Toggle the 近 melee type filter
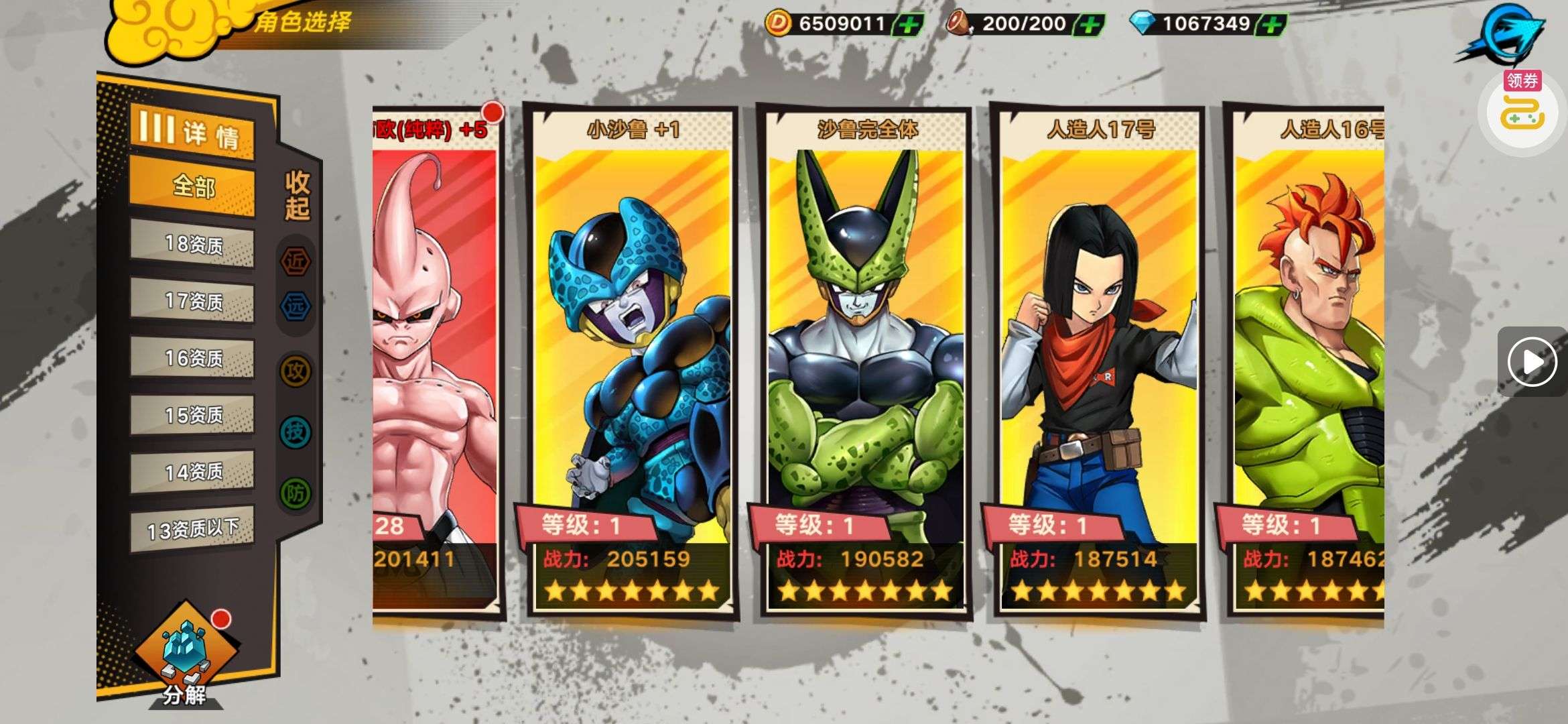 [x=296, y=261]
